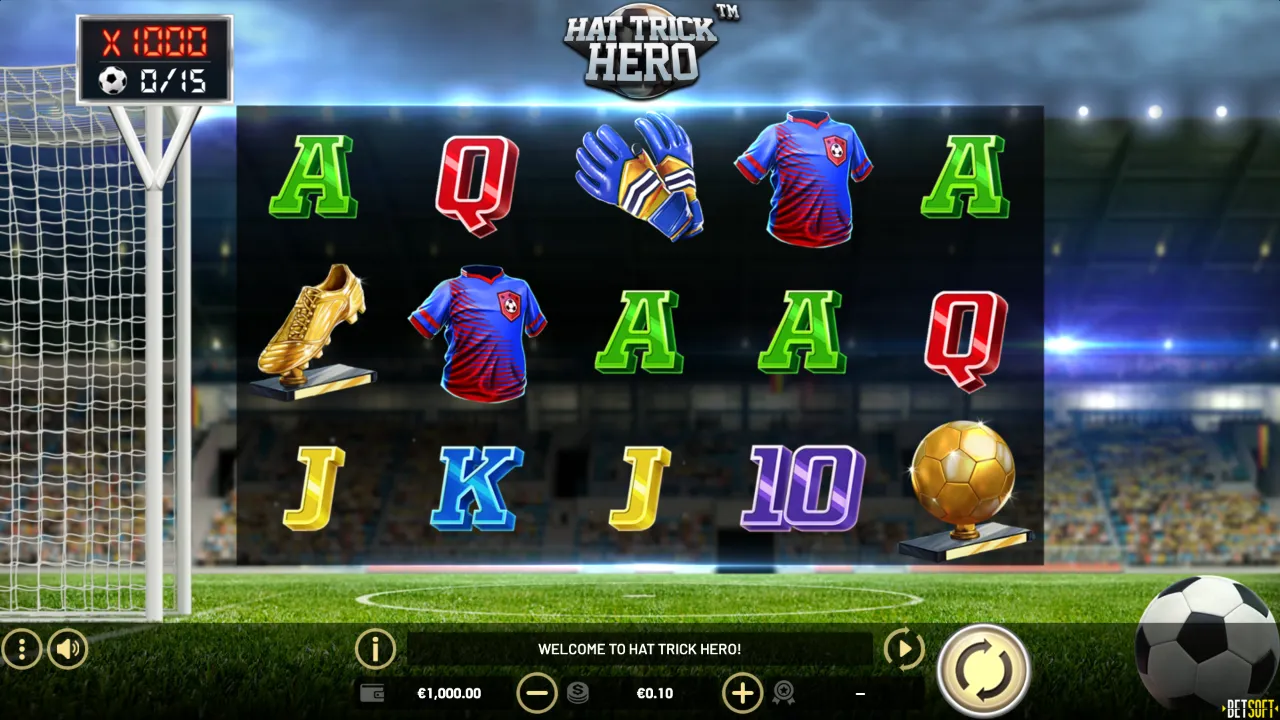Open the info paytable screen
Screen dimensions: 1280x720
(x=375, y=648)
